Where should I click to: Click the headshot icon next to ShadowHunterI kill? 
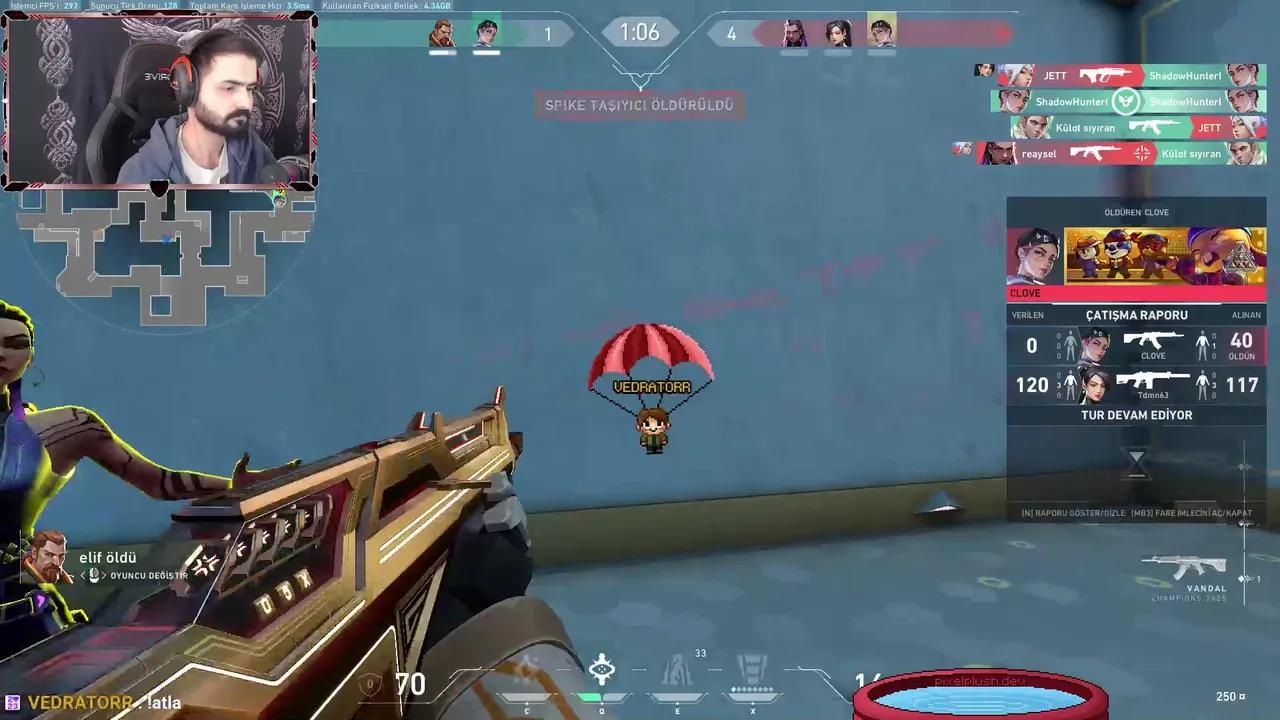click(1127, 101)
